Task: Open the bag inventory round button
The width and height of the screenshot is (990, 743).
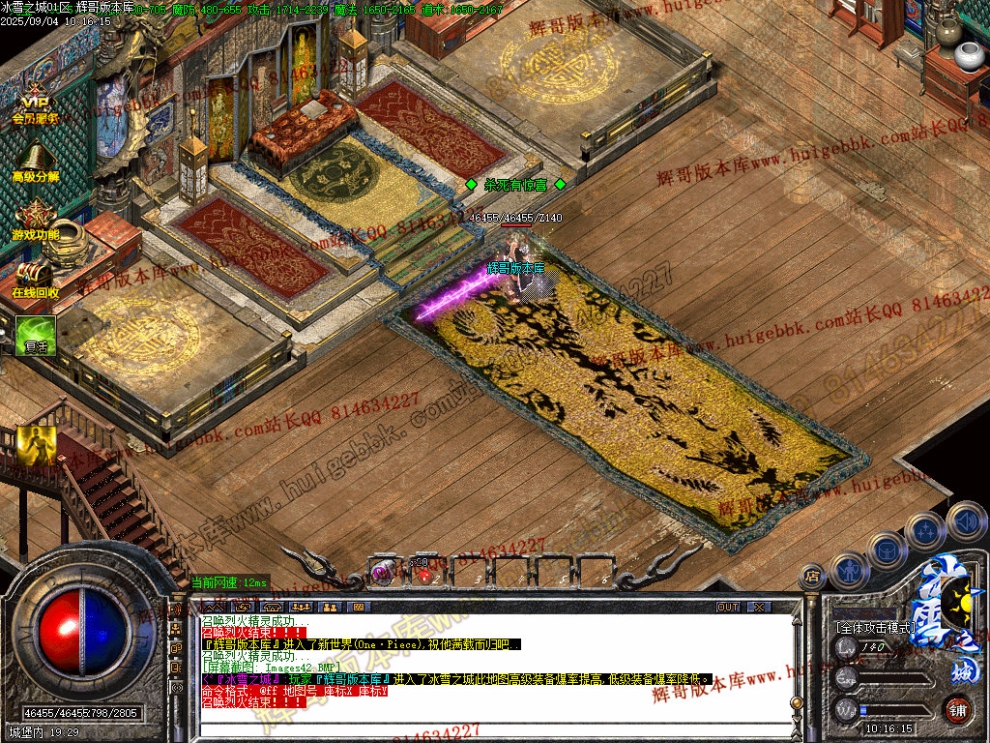Action: coord(886,548)
